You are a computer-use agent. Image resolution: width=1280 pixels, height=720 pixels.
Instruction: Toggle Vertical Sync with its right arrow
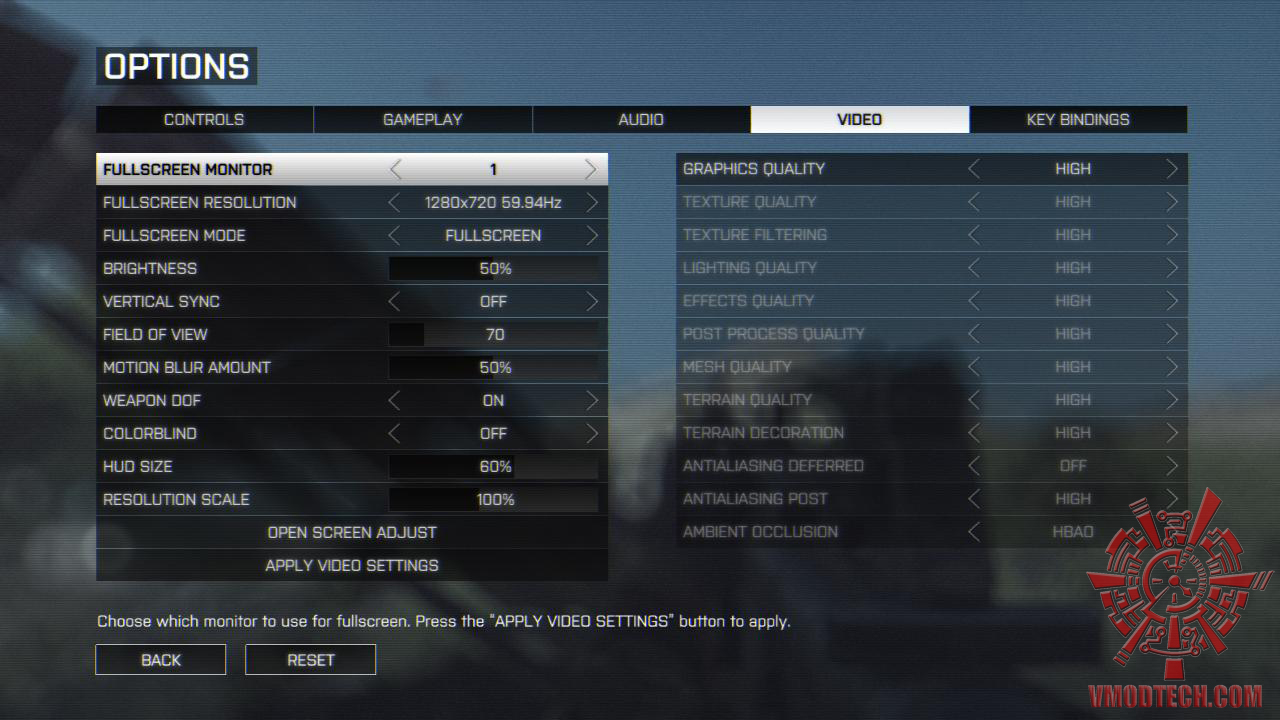tap(592, 302)
